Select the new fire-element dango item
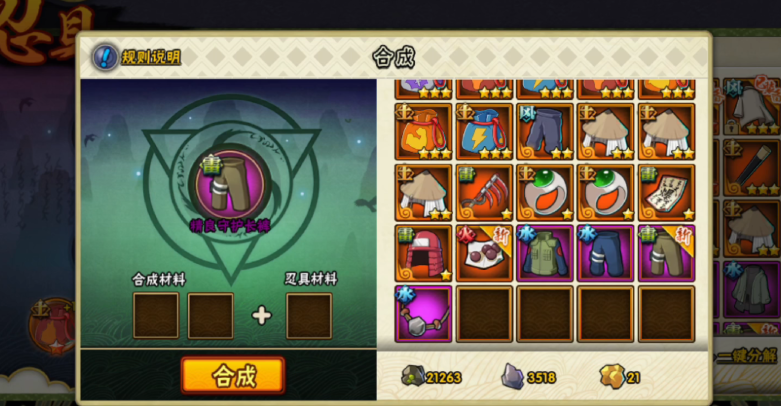The image size is (781, 406). pos(484,254)
